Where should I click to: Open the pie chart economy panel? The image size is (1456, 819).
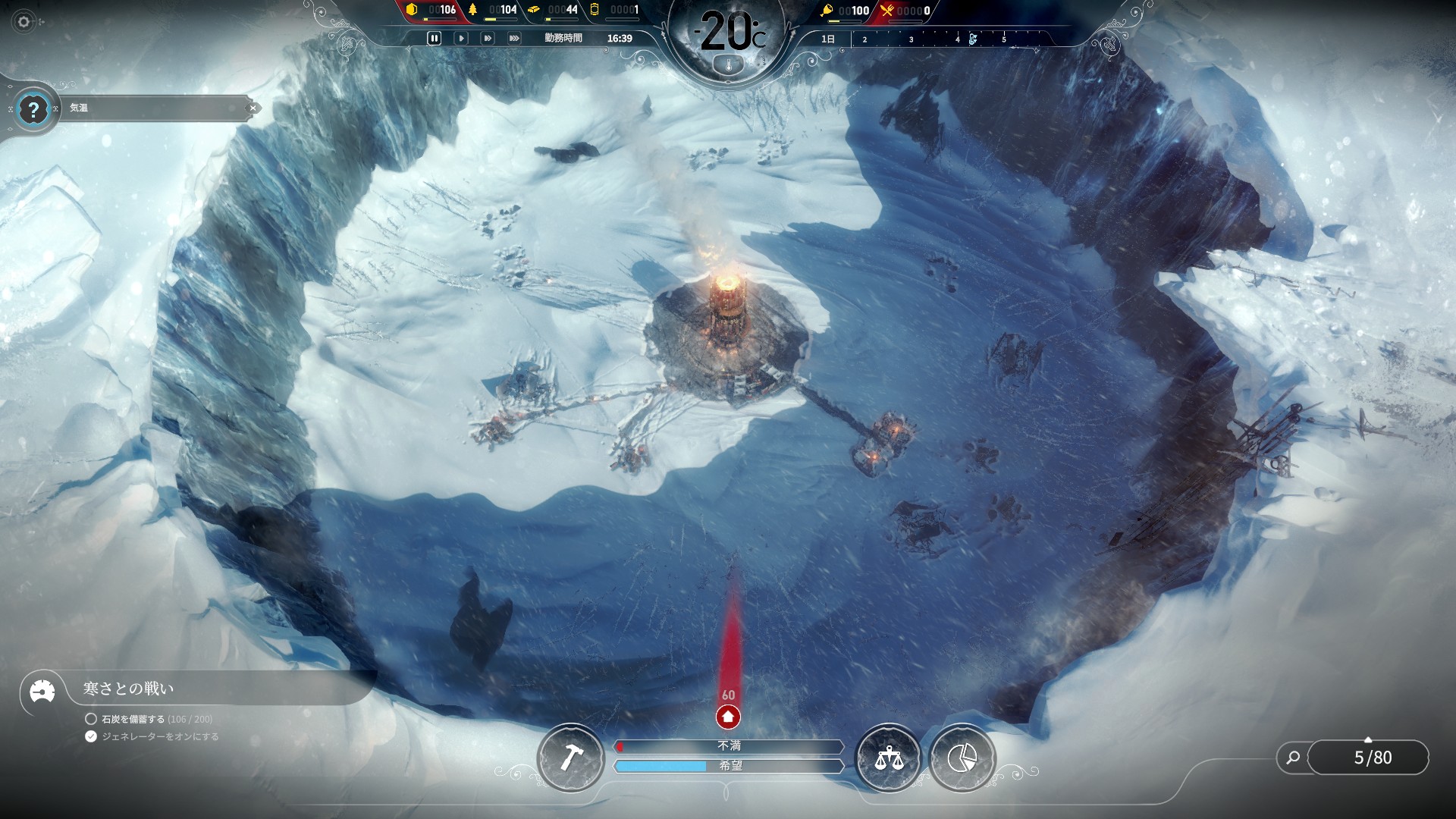click(x=962, y=757)
